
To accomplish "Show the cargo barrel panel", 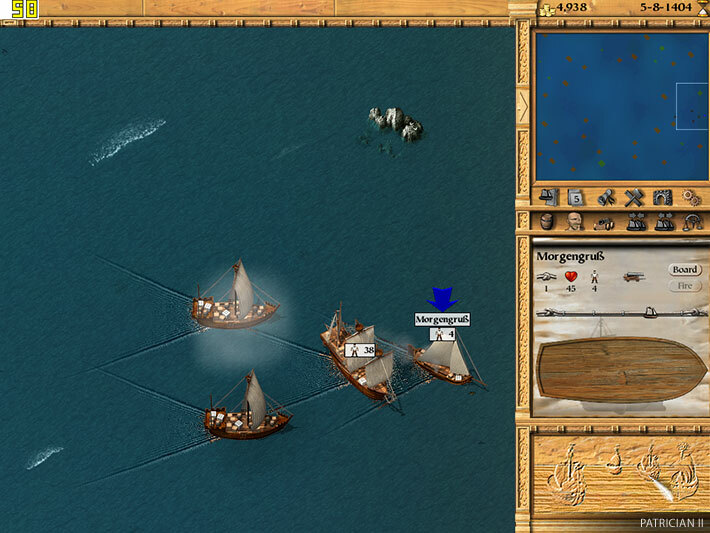I will coord(548,223).
